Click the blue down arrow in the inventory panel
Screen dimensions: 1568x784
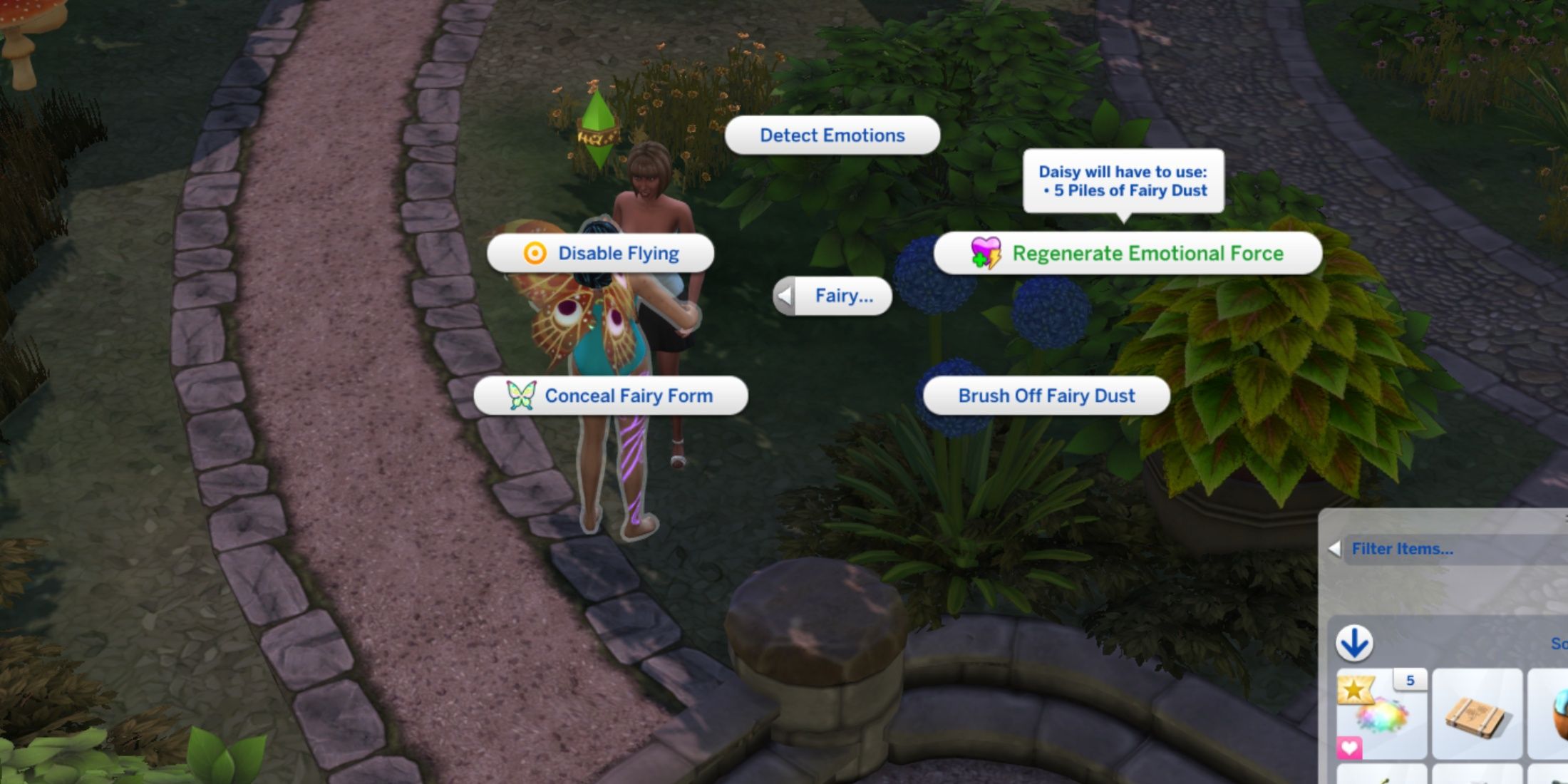pyautogui.click(x=1355, y=642)
